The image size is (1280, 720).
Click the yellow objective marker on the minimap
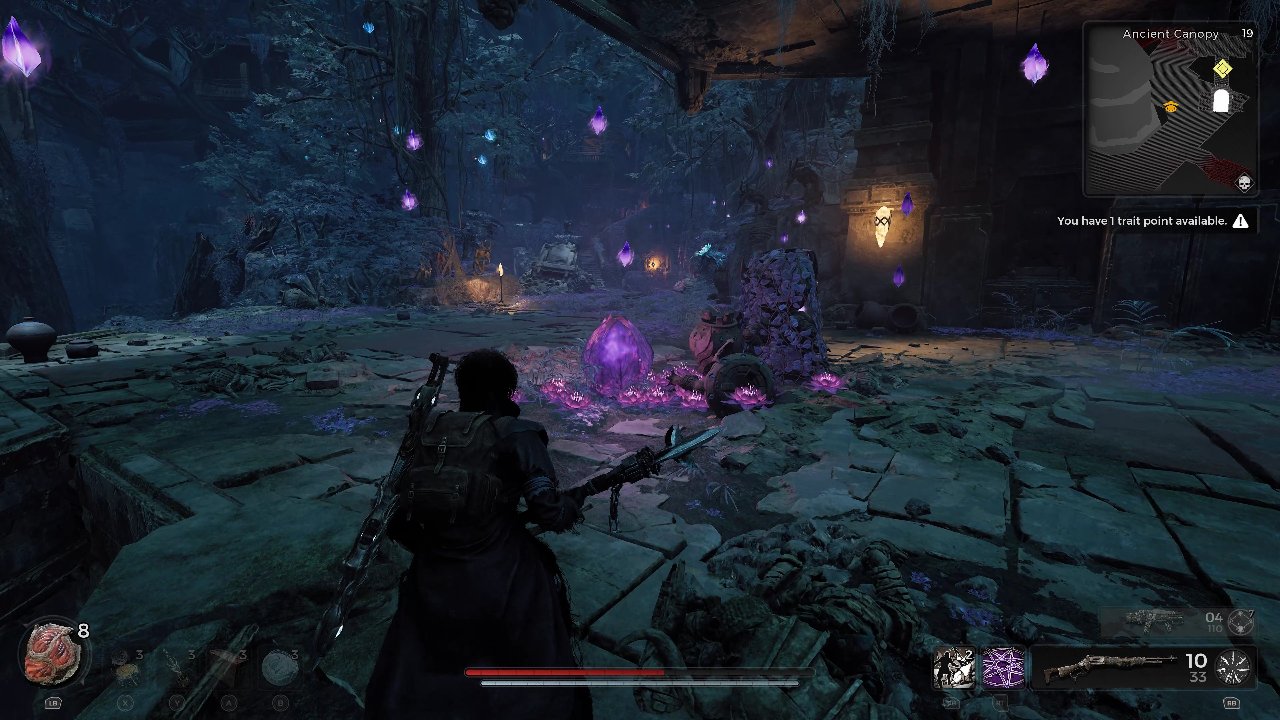coord(1222,68)
